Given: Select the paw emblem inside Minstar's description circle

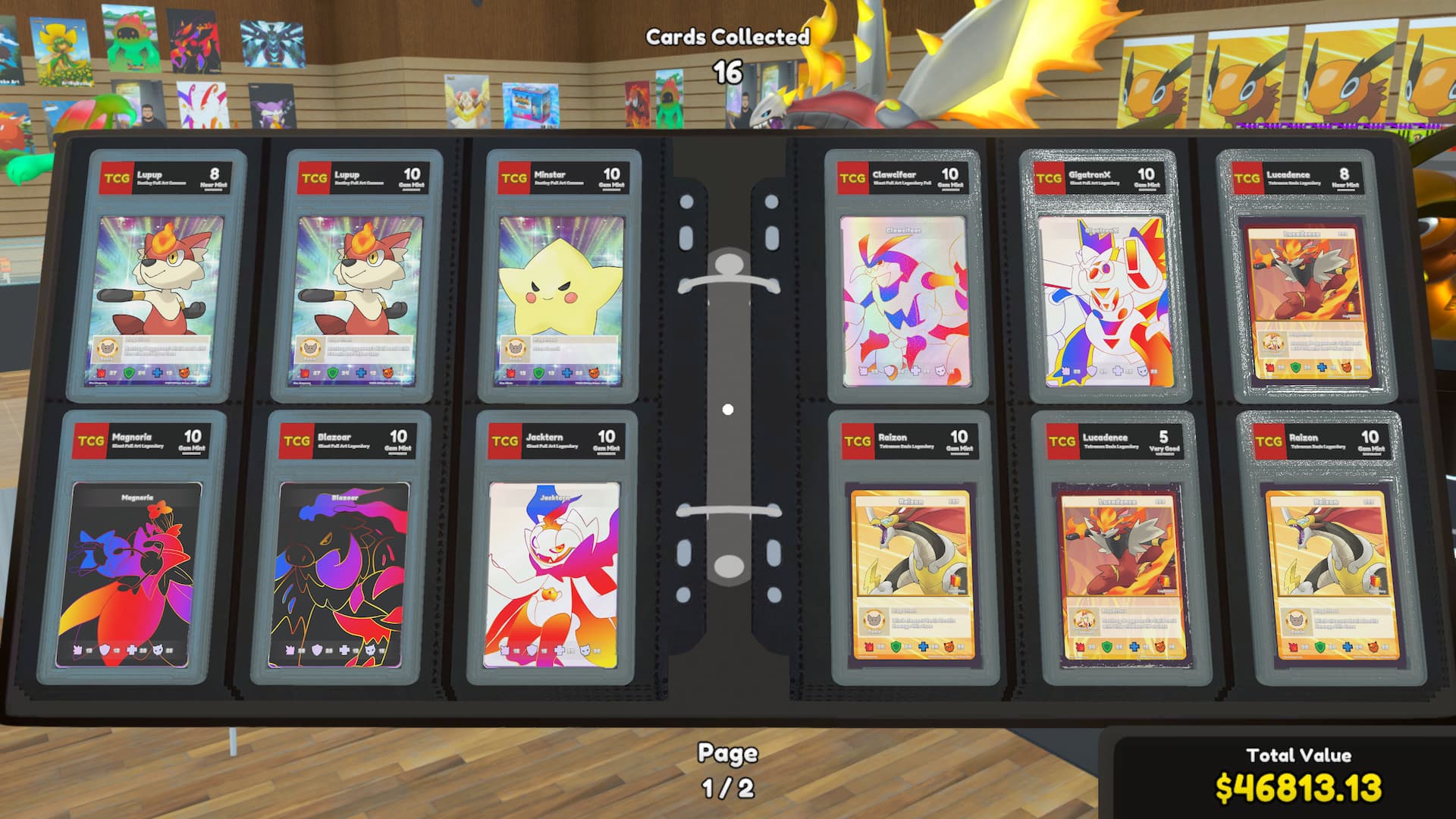Looking at the screenshot, I should tap(516, 348).
